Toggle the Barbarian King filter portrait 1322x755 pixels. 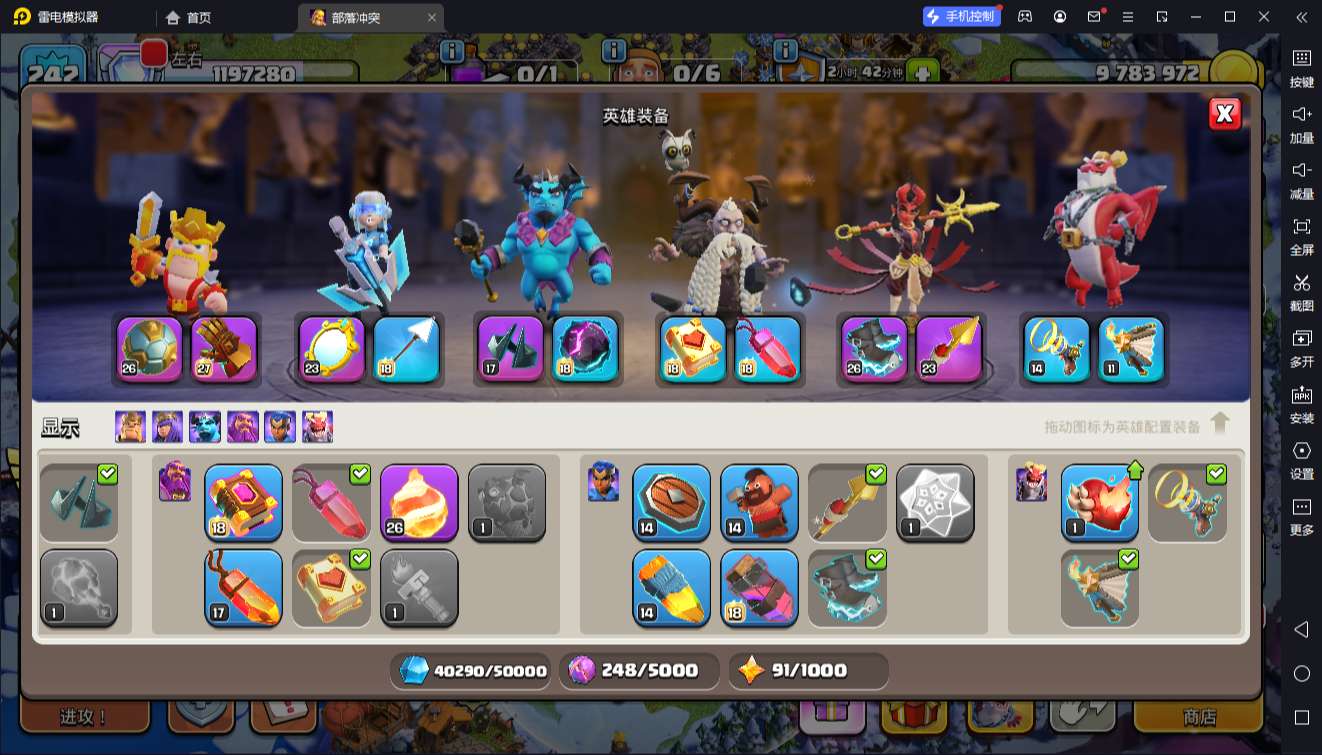130,427
